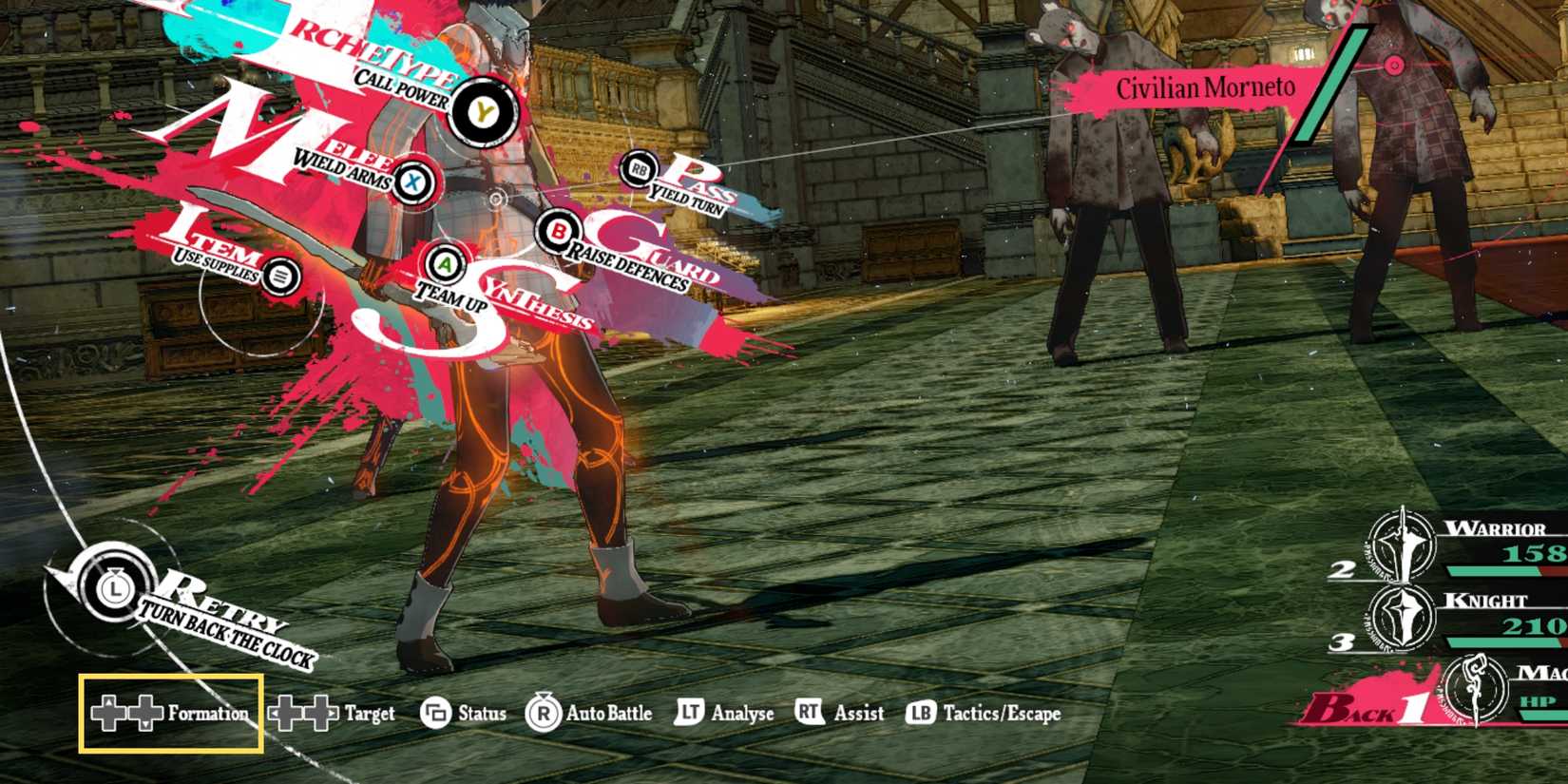
Task: Toggle Auto Battle with the R stick control
Action: point(541,714)
